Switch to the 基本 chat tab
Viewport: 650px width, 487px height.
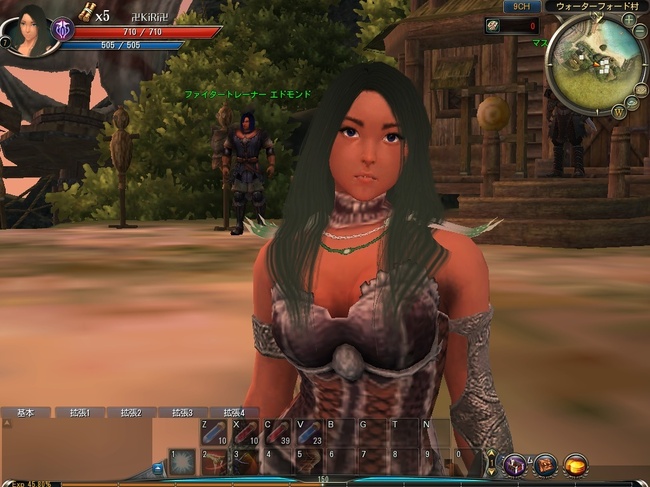[26, 412]
